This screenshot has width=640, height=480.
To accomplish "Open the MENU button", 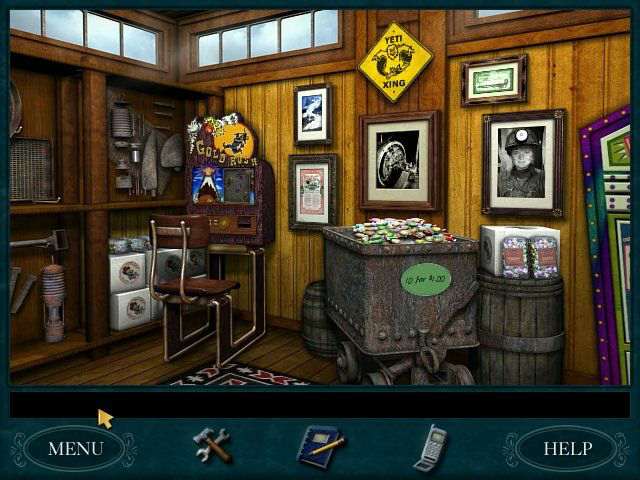I will tap(75, 448).
